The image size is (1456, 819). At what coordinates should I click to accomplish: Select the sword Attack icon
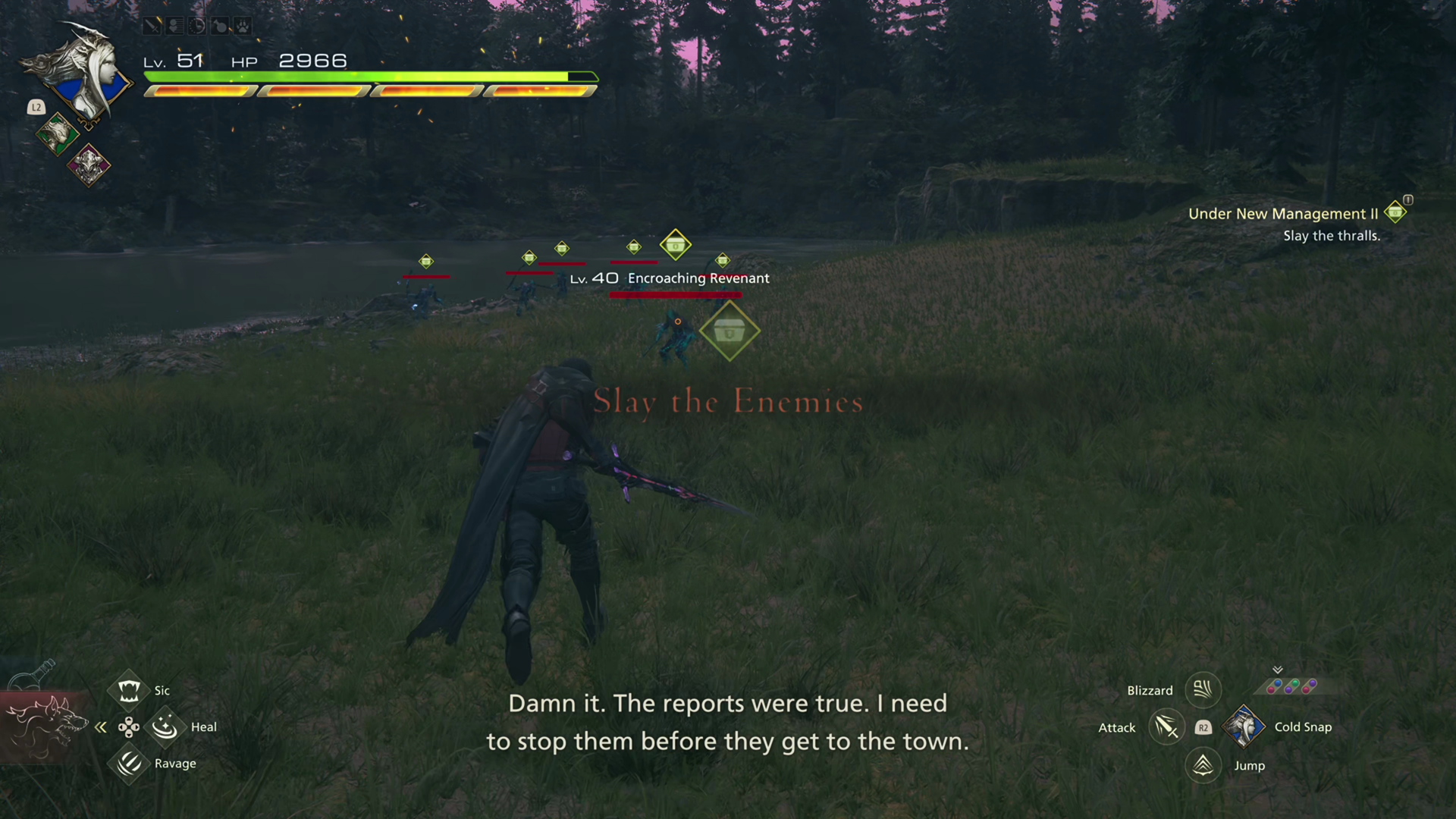(1166, 727)
